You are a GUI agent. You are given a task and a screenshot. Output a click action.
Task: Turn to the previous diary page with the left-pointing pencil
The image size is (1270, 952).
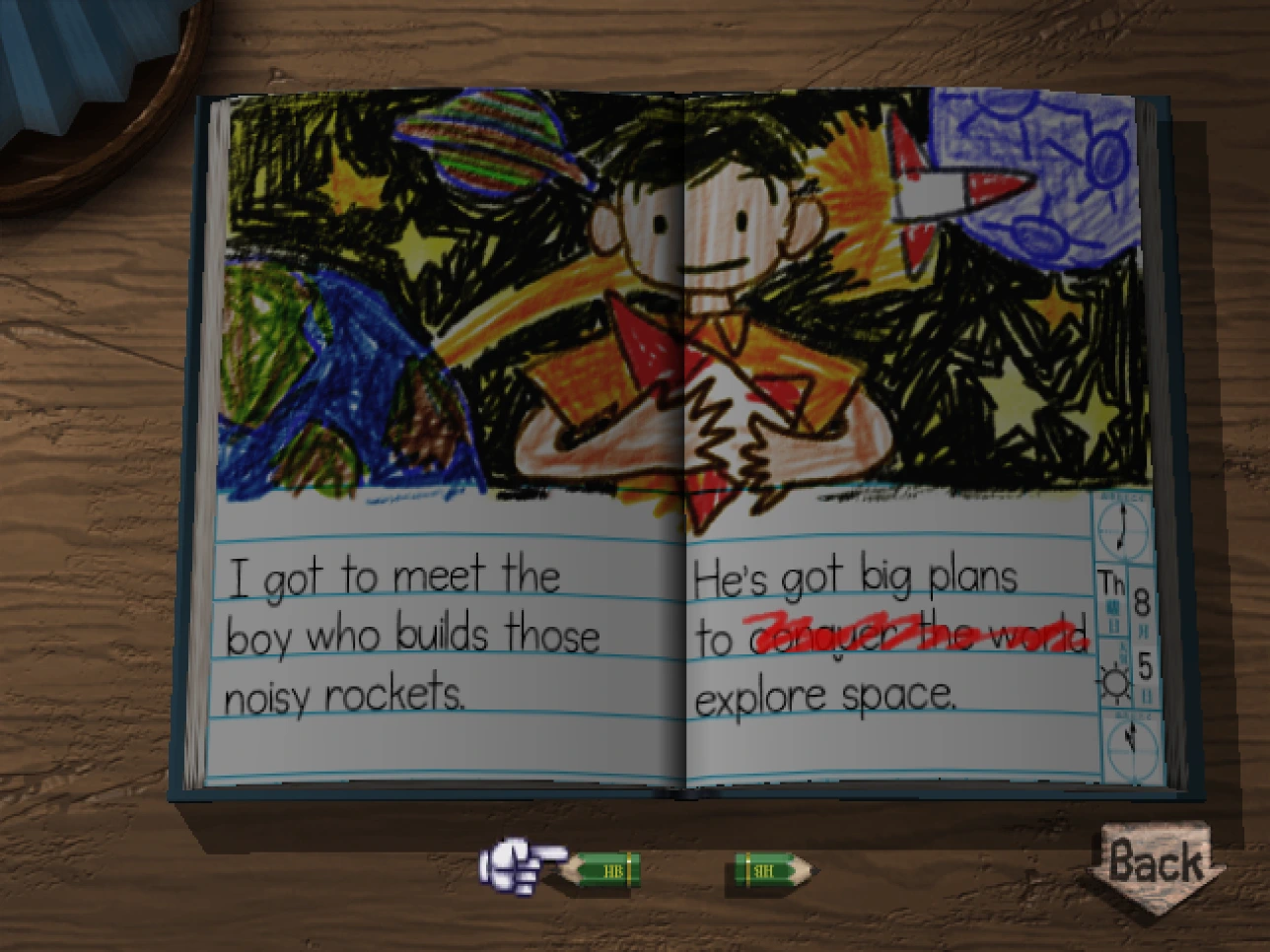tap(602, 870)
